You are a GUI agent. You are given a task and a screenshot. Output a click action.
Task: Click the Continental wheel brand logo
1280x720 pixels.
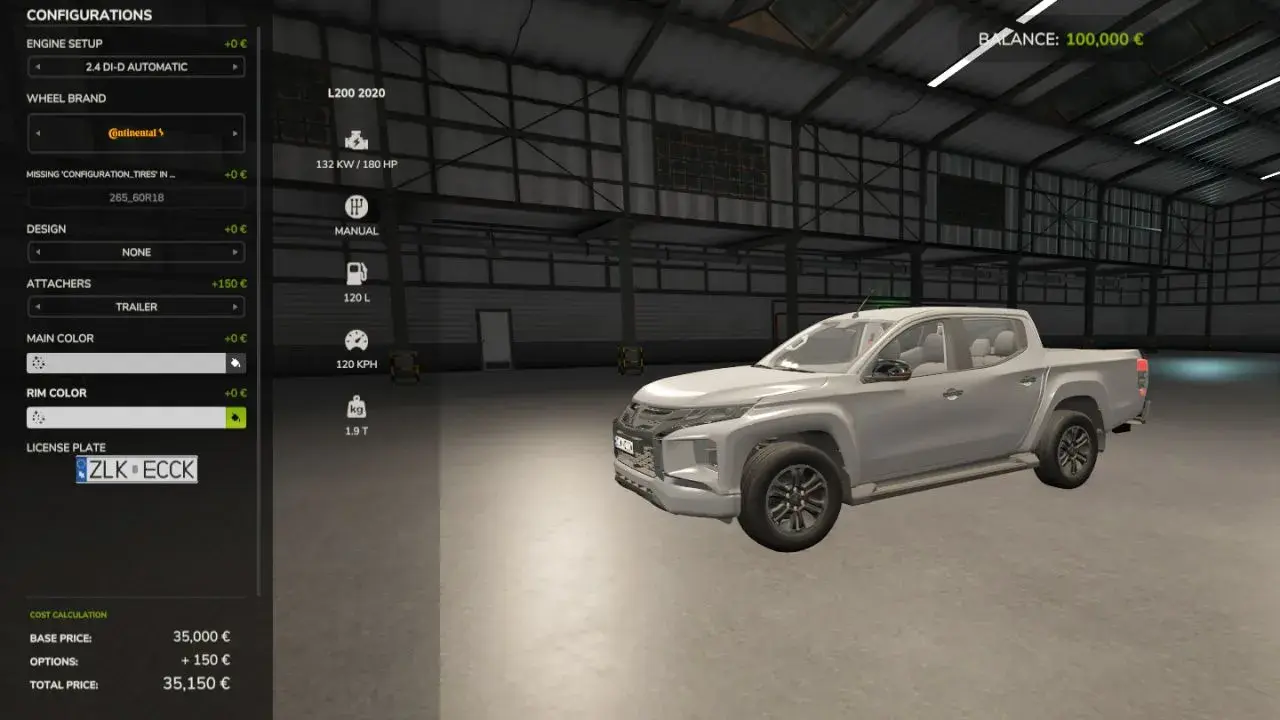[x=136, y=131]
